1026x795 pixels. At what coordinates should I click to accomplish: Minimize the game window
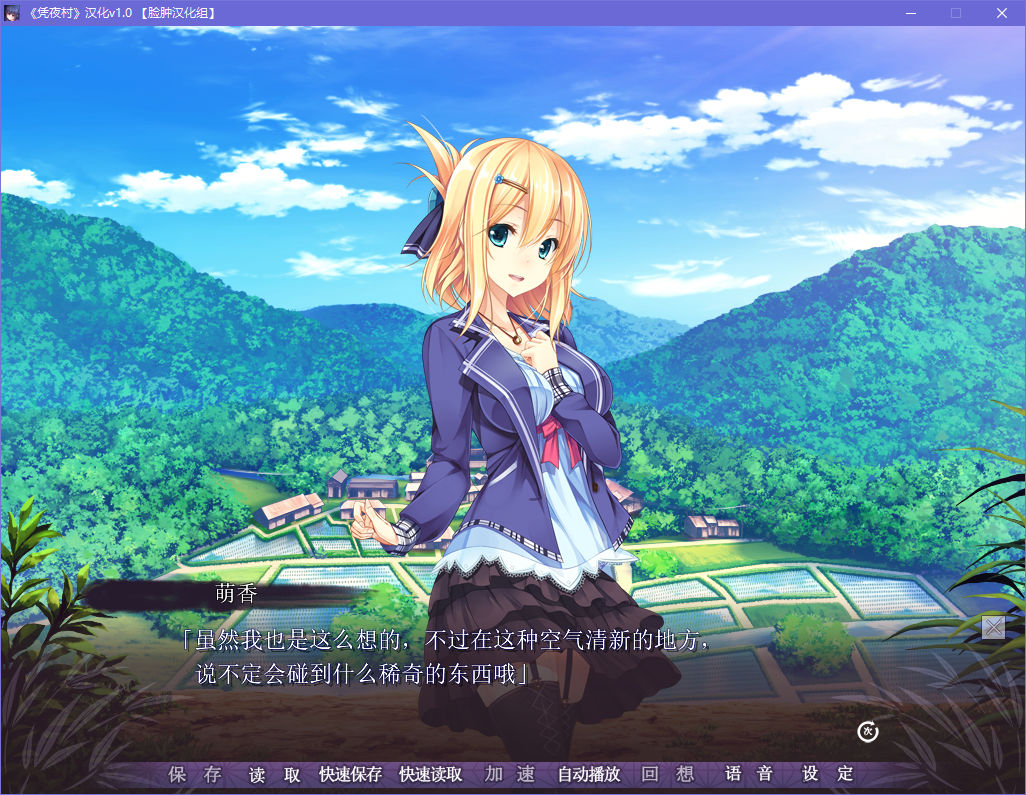[x=910, y=13]
